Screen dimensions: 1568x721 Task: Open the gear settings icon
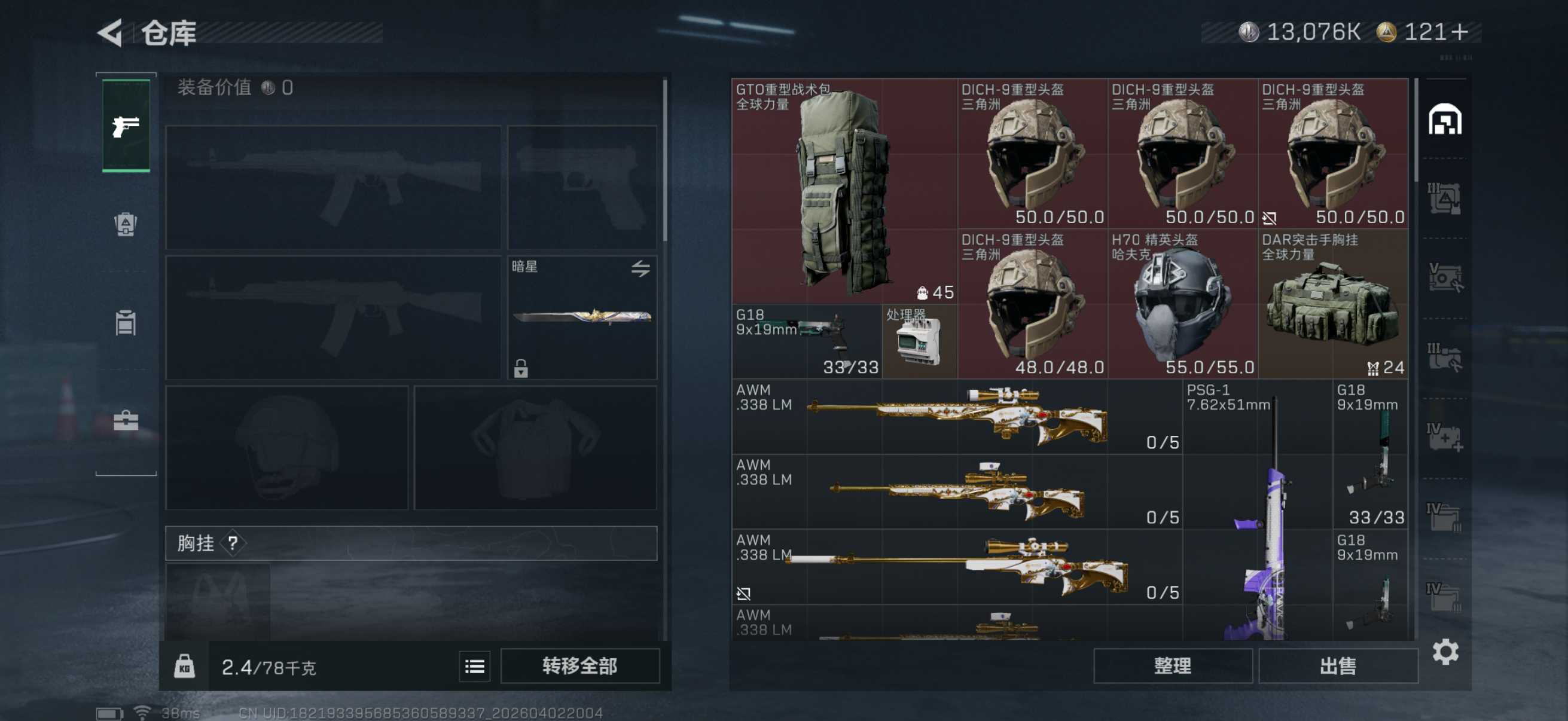(x=1444, y=652)
